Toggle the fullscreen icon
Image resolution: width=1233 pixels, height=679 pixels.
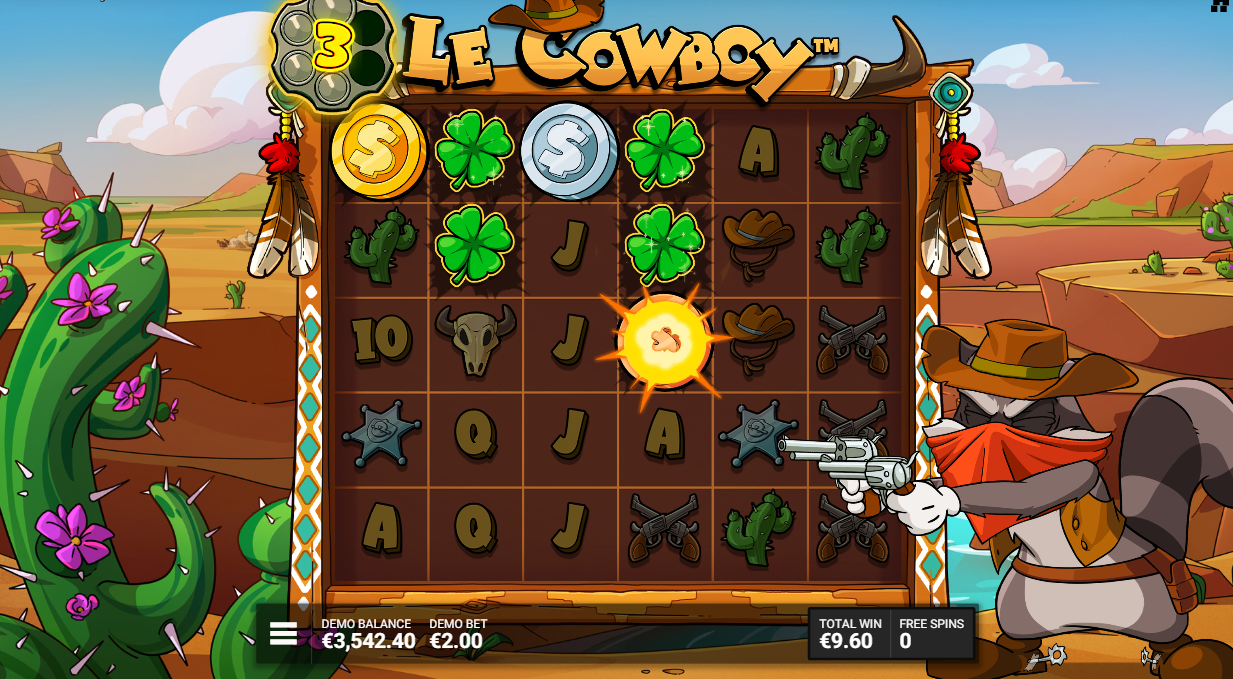click(1220, 5)
